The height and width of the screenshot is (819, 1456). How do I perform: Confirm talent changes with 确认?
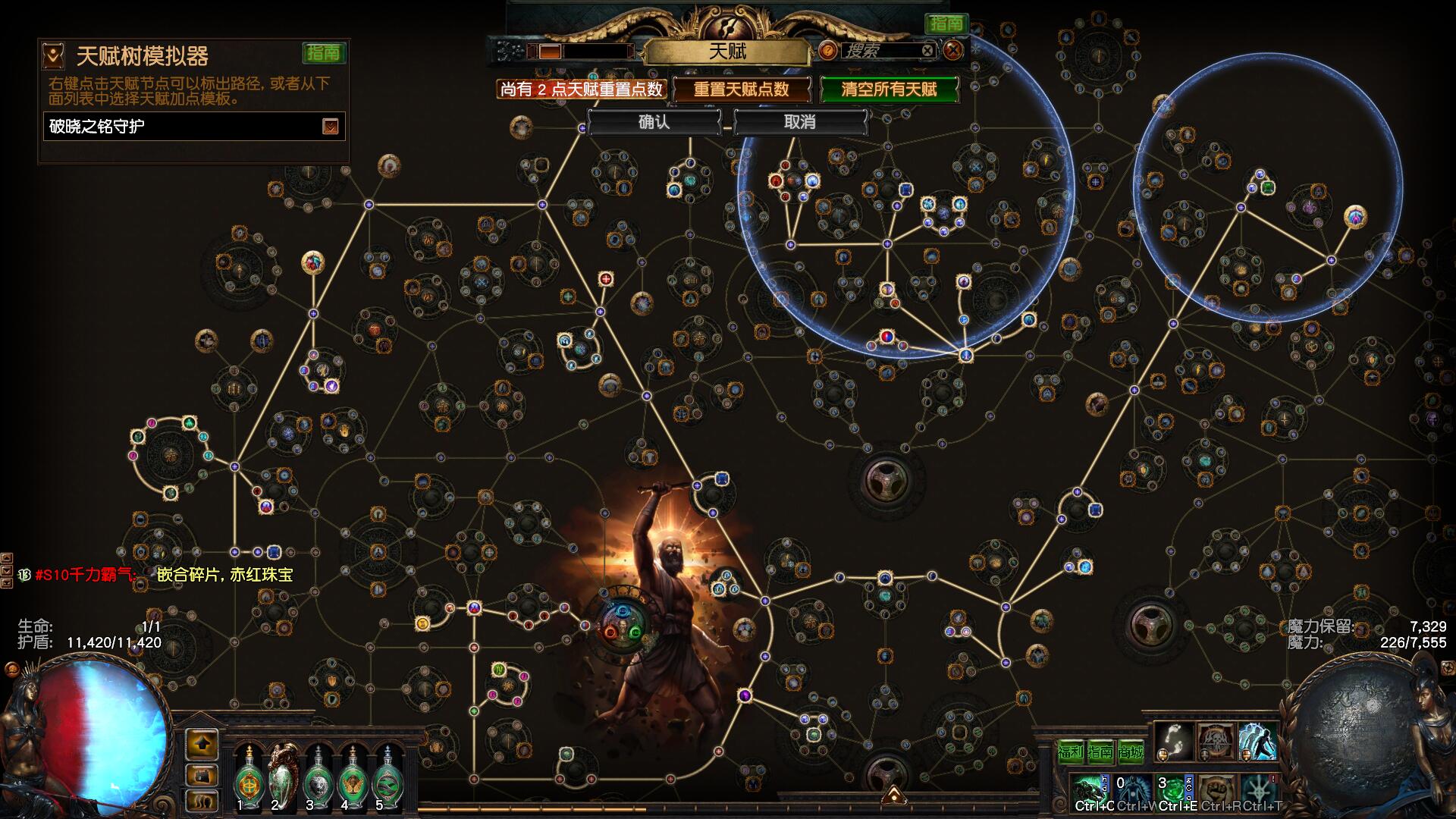click(654, 122)
